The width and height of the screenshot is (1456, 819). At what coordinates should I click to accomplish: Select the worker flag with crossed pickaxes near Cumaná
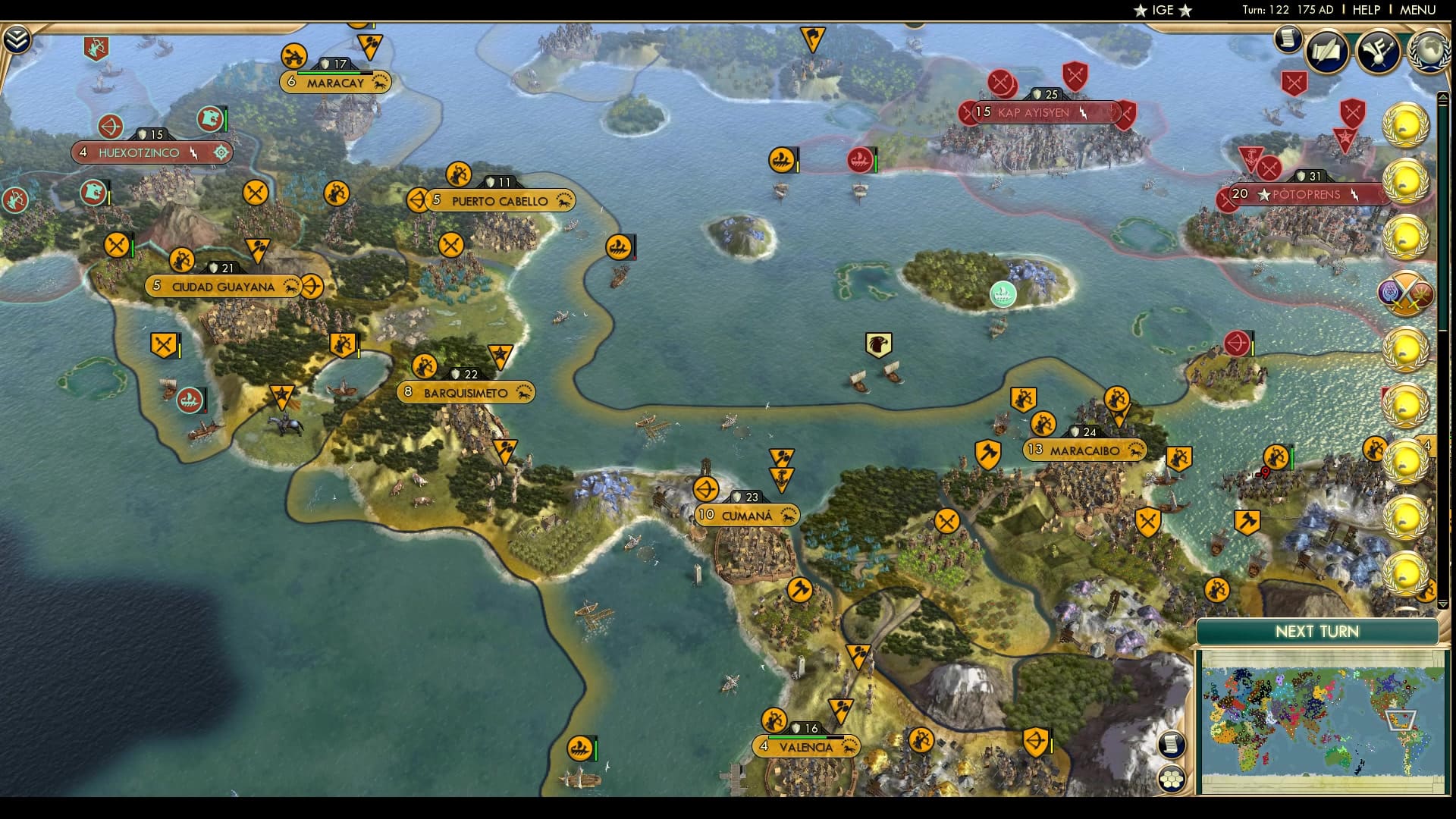(x=946, y=521)
